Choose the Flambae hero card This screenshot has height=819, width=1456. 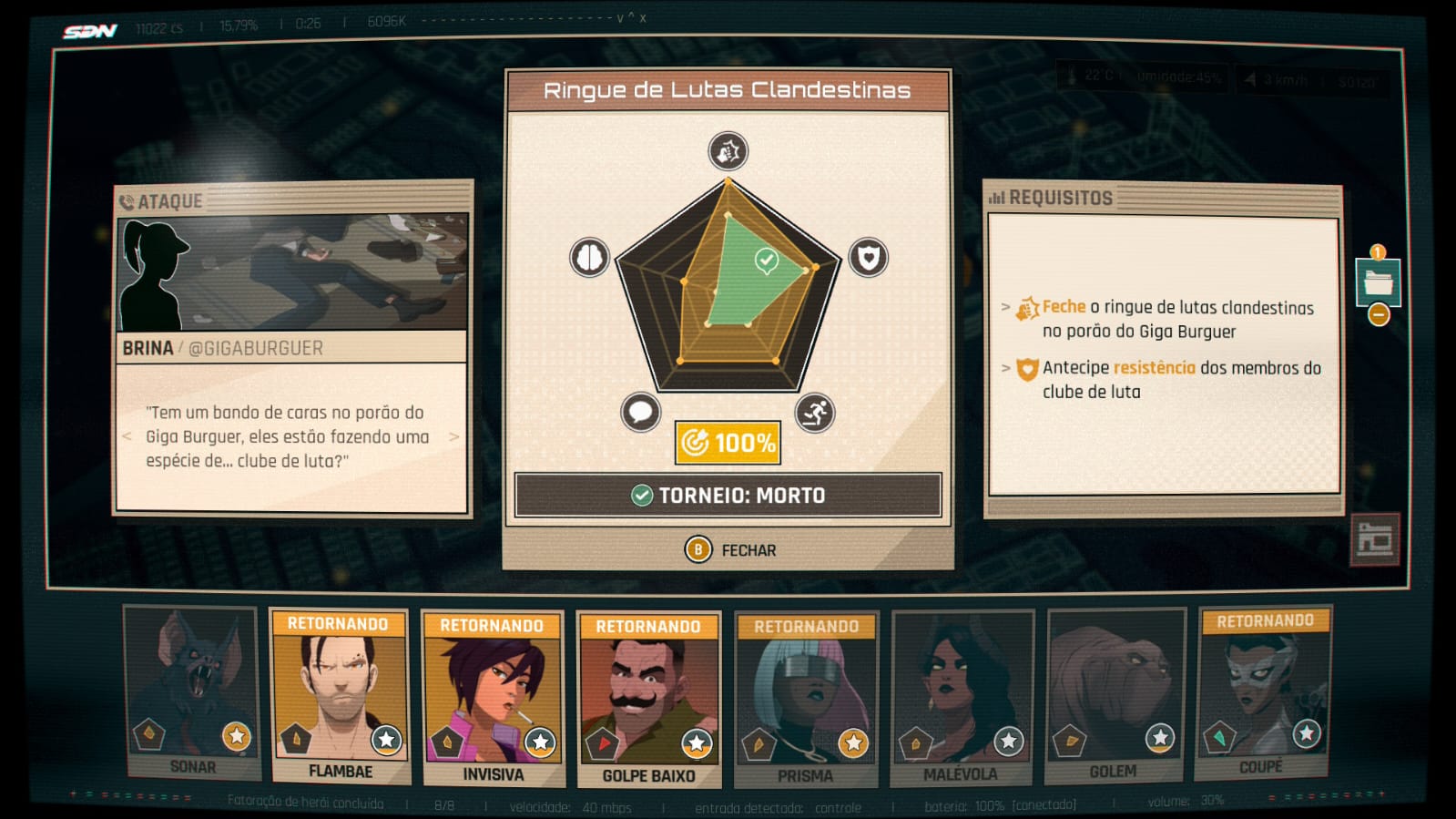(339, 697)
